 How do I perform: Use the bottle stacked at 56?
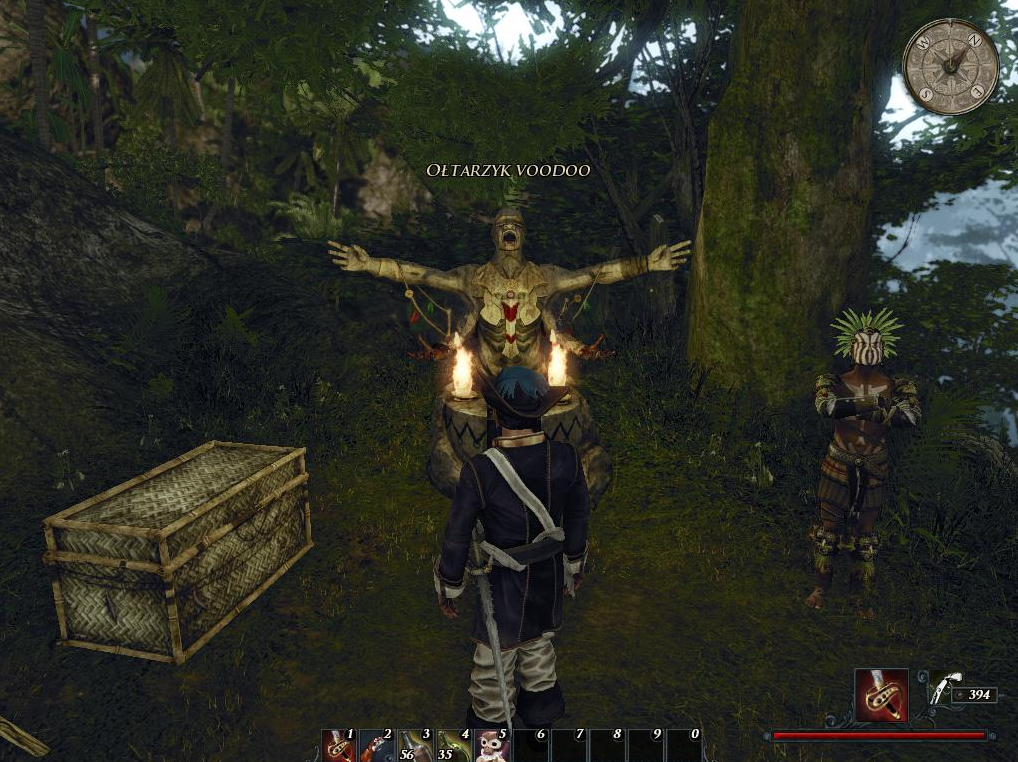tap(415, 746)
